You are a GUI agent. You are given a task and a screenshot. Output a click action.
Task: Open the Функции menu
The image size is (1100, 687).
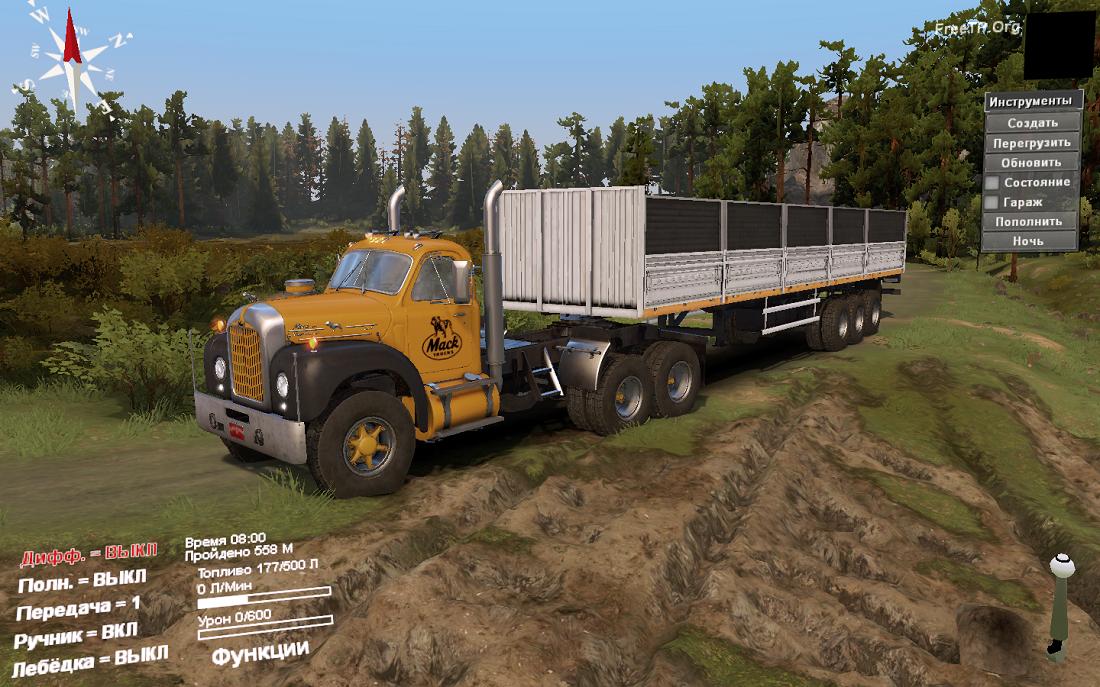(x=260, y=651)
